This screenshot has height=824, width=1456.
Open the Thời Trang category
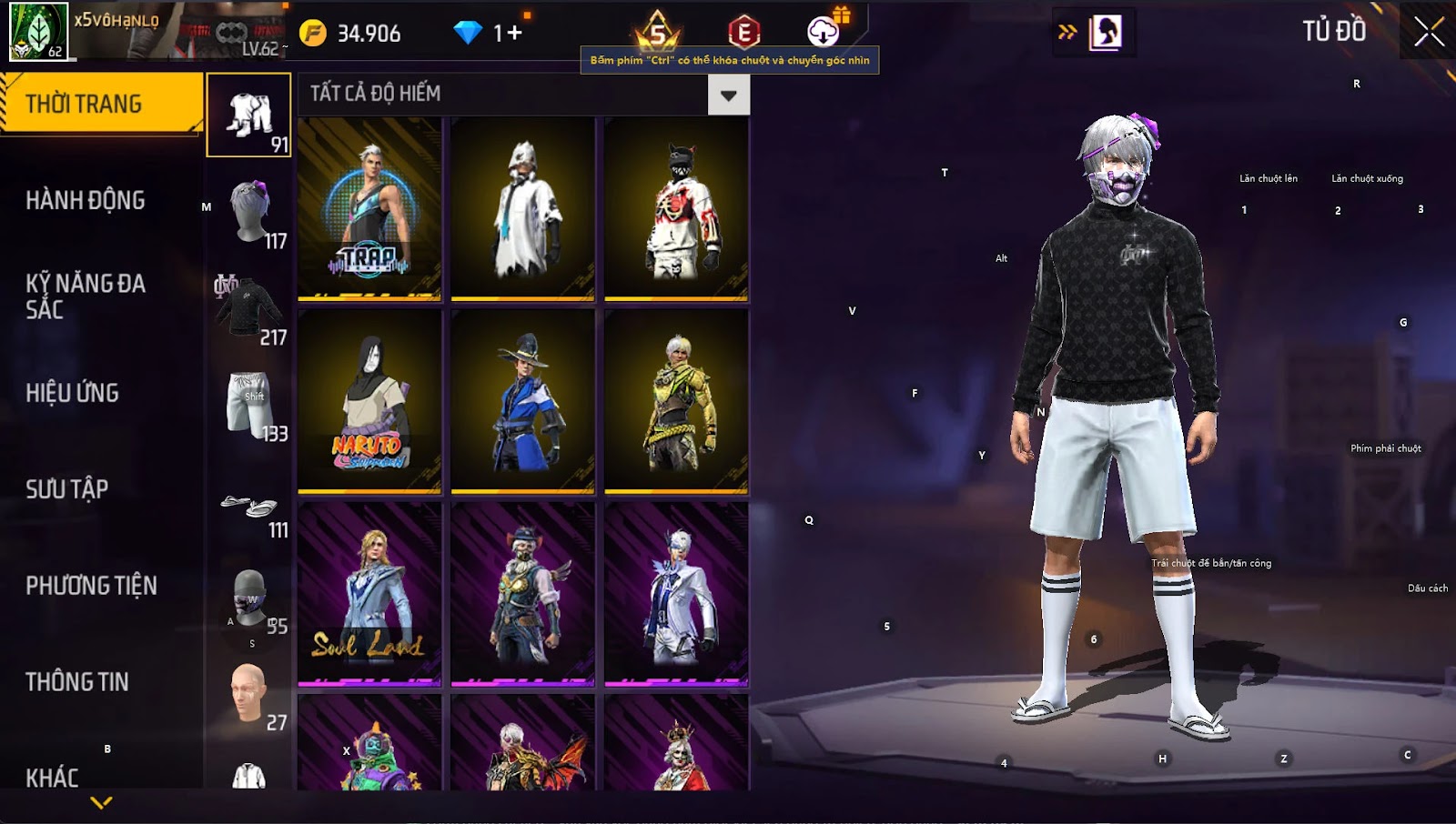[100, 104]
